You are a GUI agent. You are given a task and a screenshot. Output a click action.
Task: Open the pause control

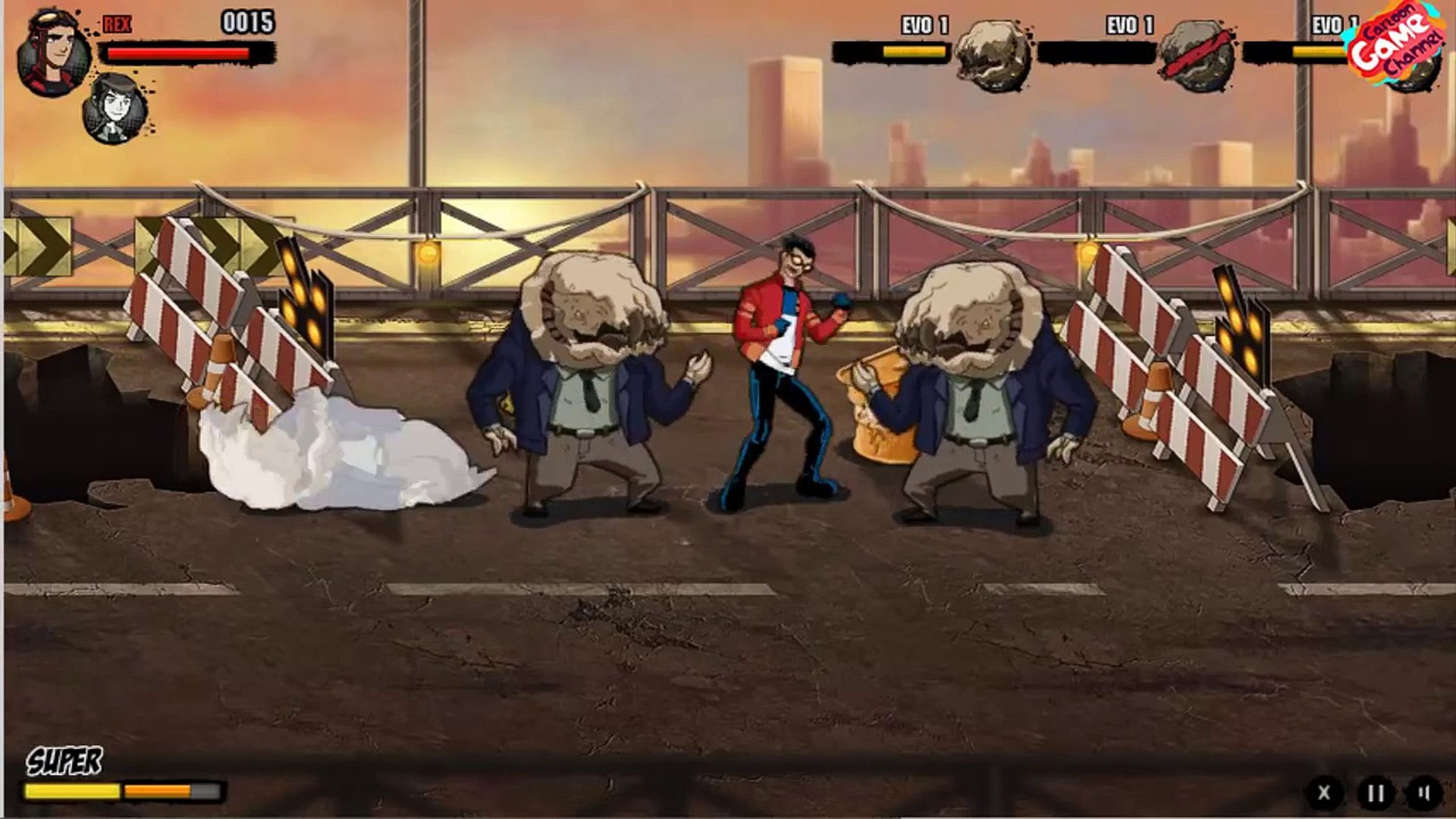coord(1375,792)
